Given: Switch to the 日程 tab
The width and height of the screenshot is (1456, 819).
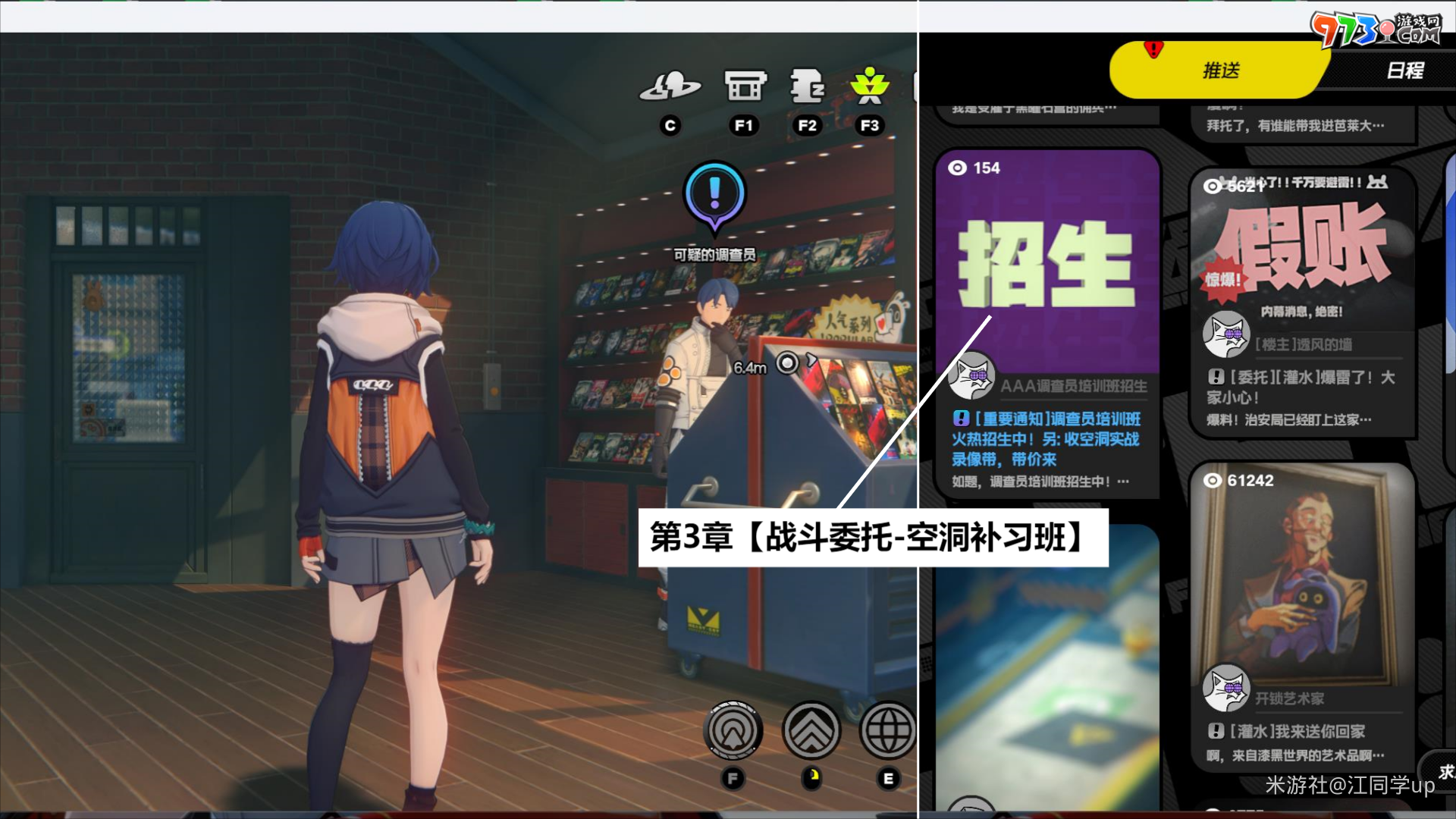Looking at the screenshot, I should (x=1407, y=70).
